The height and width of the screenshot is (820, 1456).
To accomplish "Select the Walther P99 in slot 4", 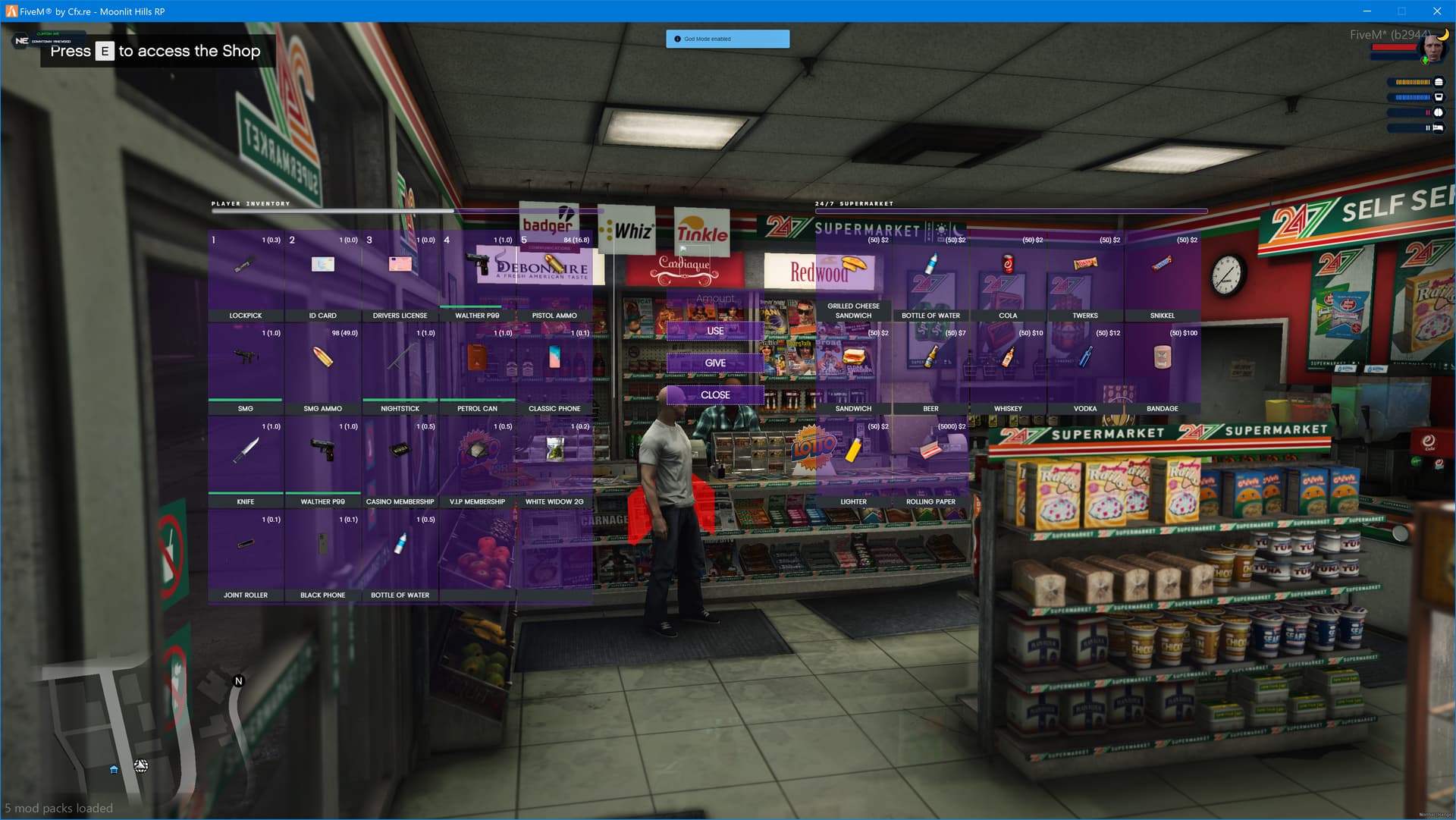I will pos(476,265).
